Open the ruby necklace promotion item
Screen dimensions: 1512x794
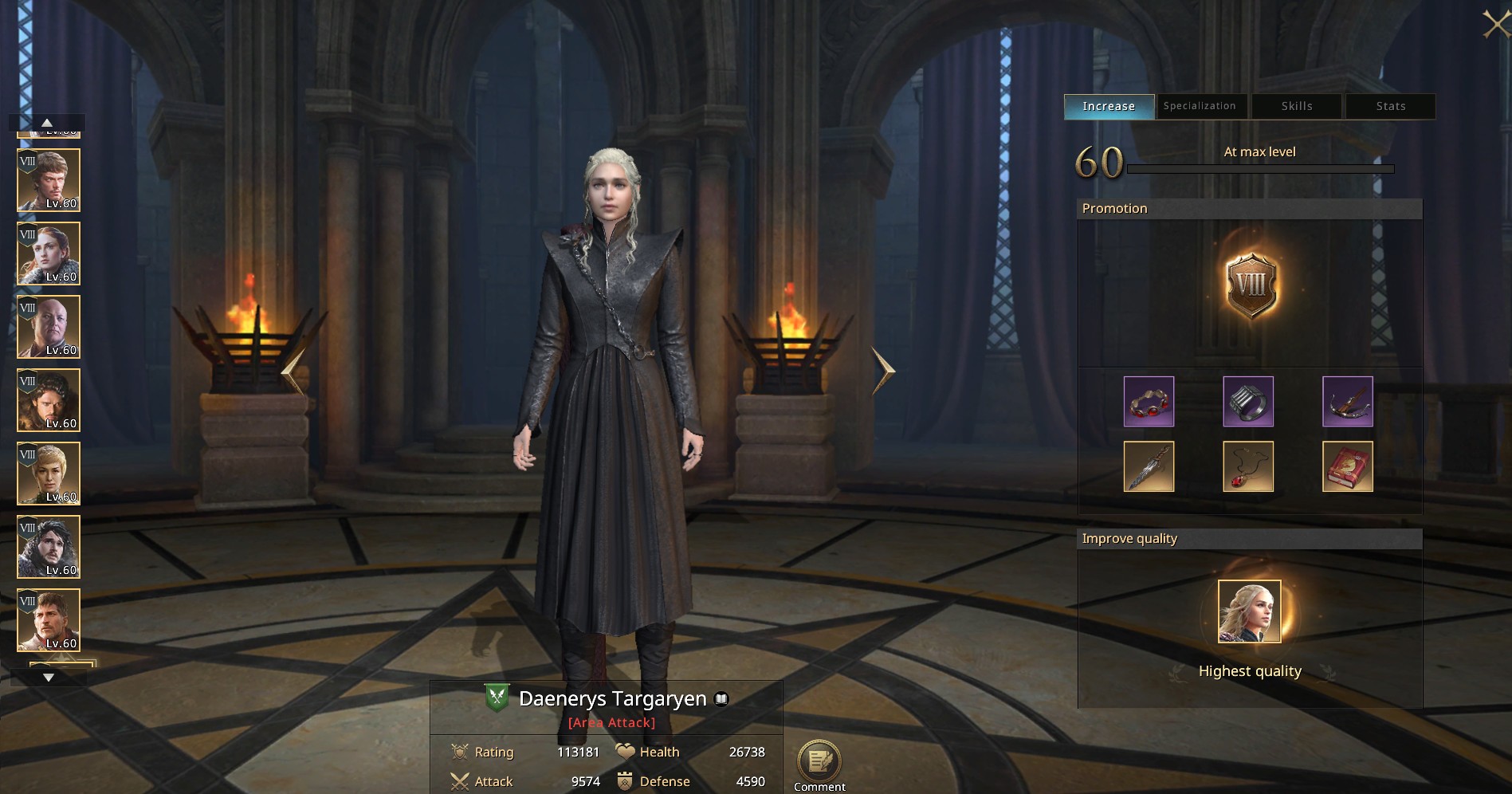pos(1248,466)
